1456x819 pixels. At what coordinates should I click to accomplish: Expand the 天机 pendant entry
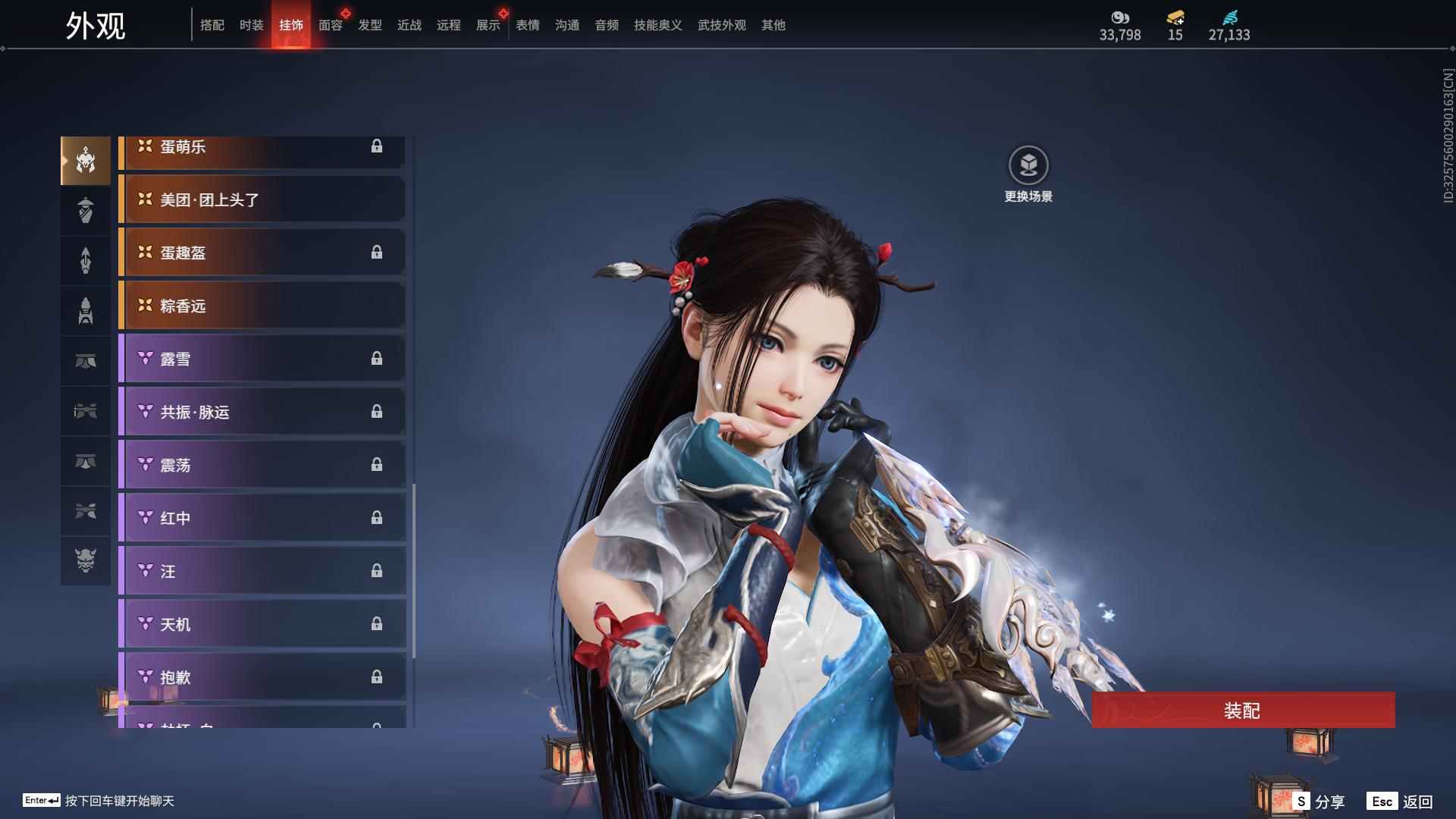pyautogui.click(x=262, y=624)
